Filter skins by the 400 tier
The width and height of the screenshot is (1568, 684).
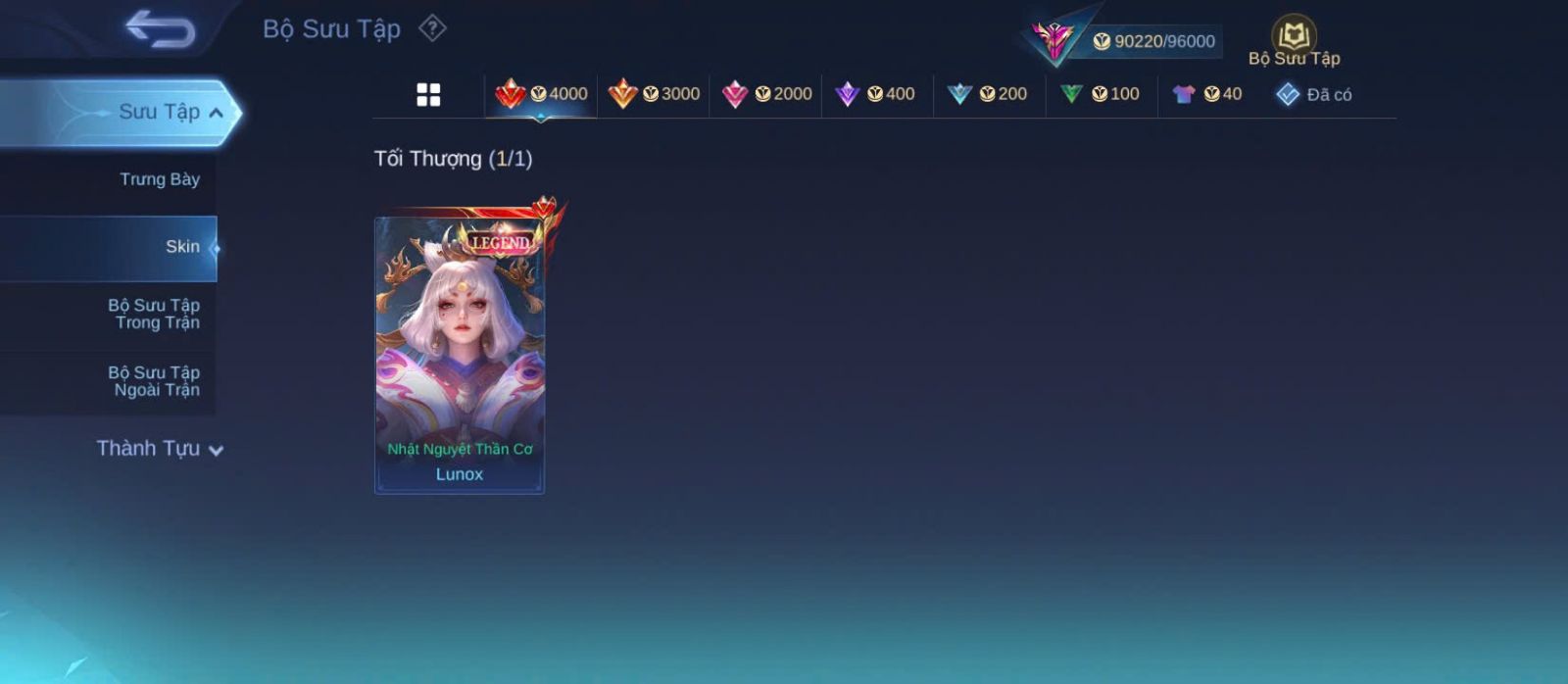click(x=875, y=94)
